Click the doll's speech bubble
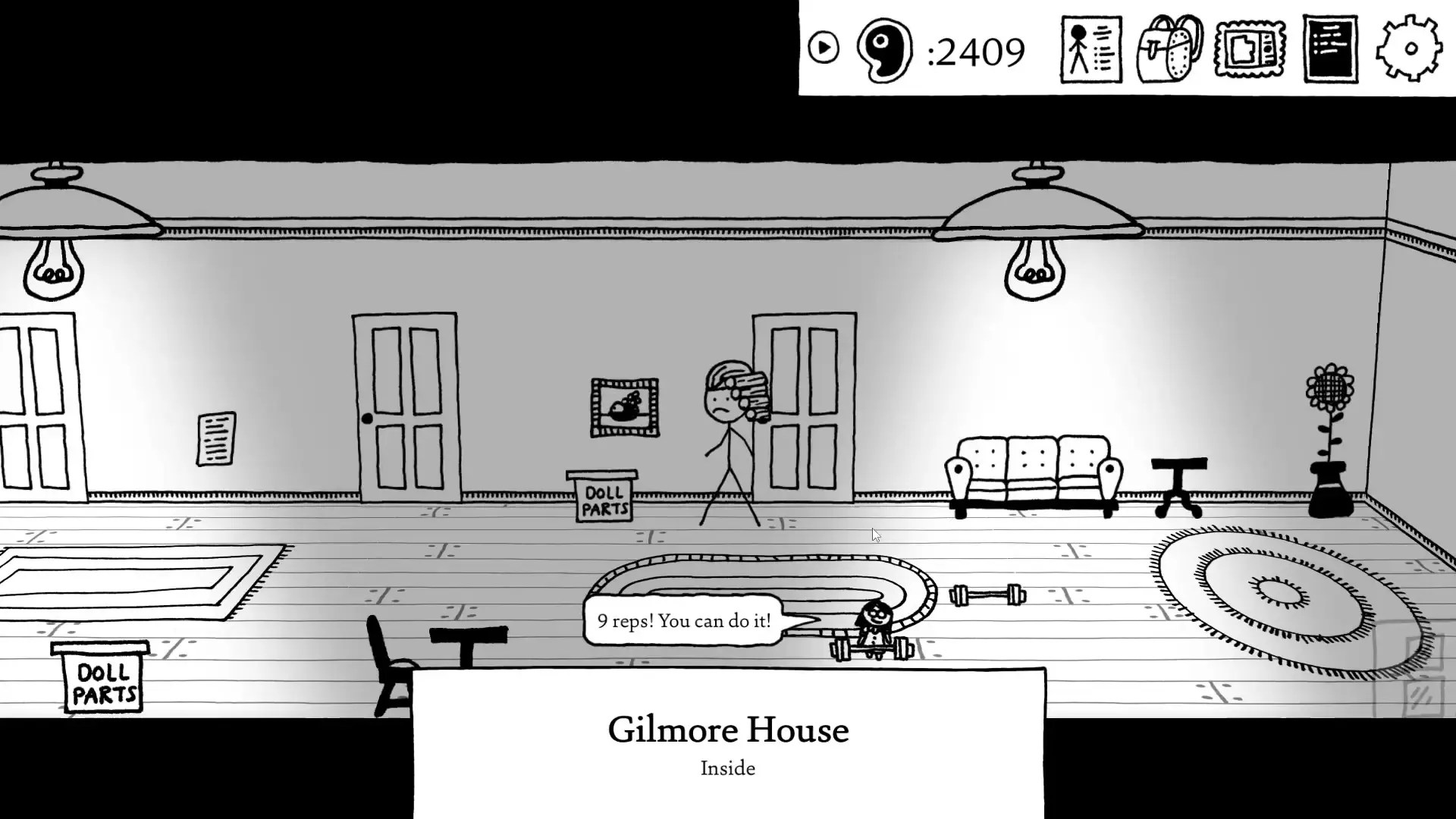The image size is (1456, 819). 682,620
